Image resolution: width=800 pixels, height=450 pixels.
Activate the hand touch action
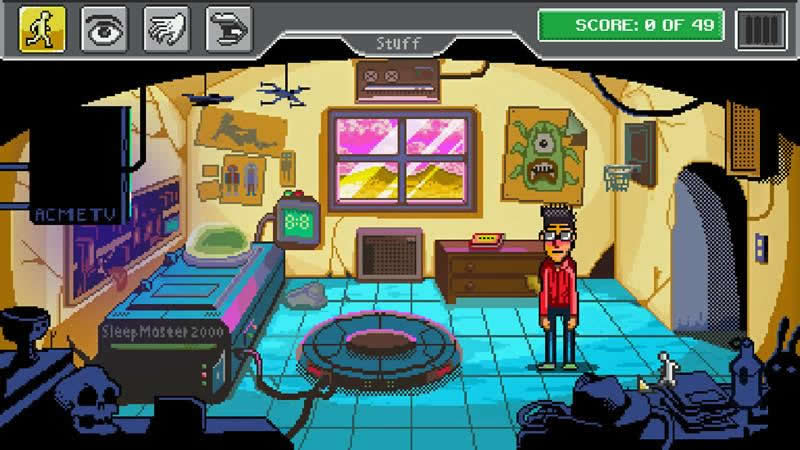[x=166, y=28]
